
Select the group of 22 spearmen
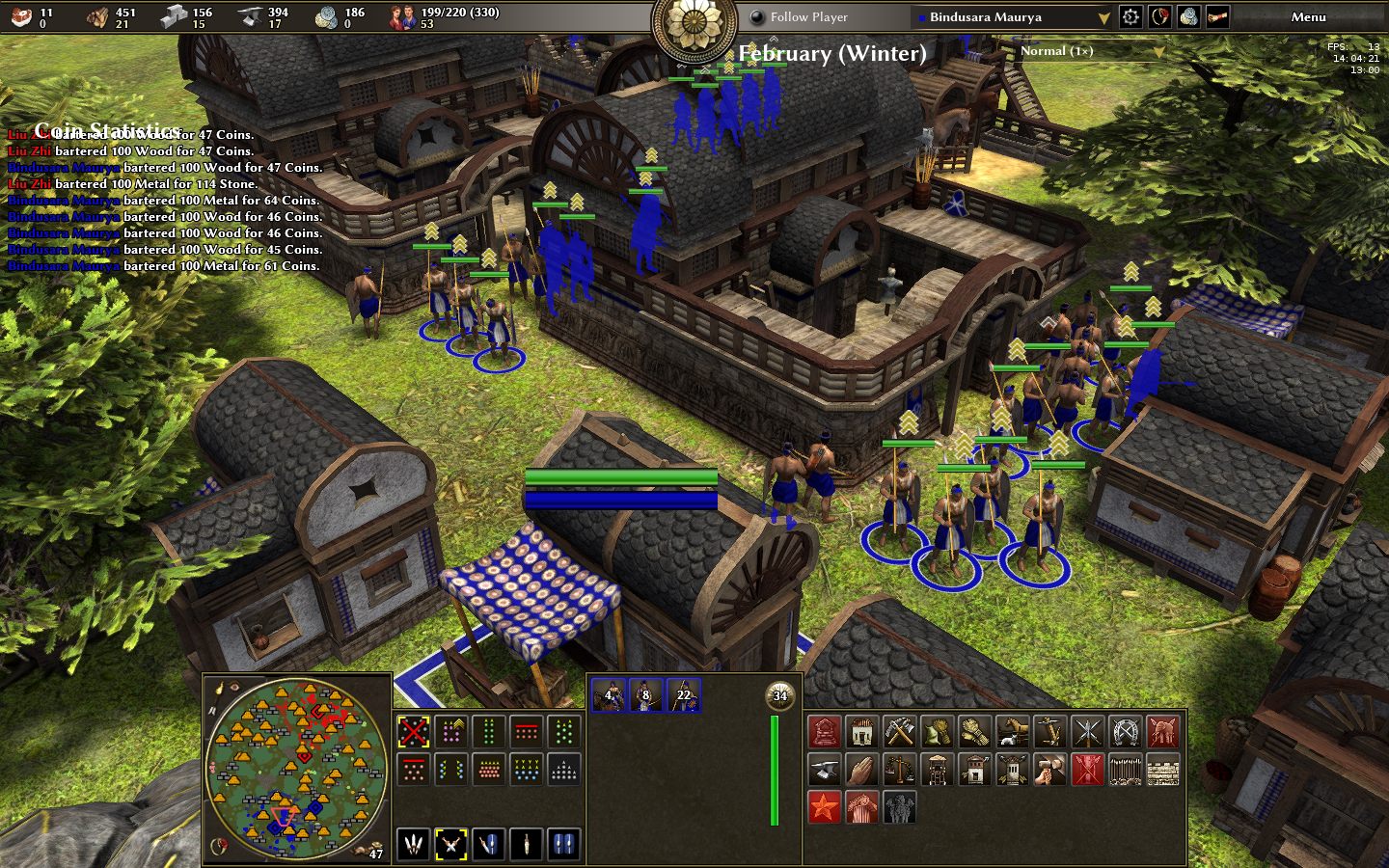click(684, 694)
